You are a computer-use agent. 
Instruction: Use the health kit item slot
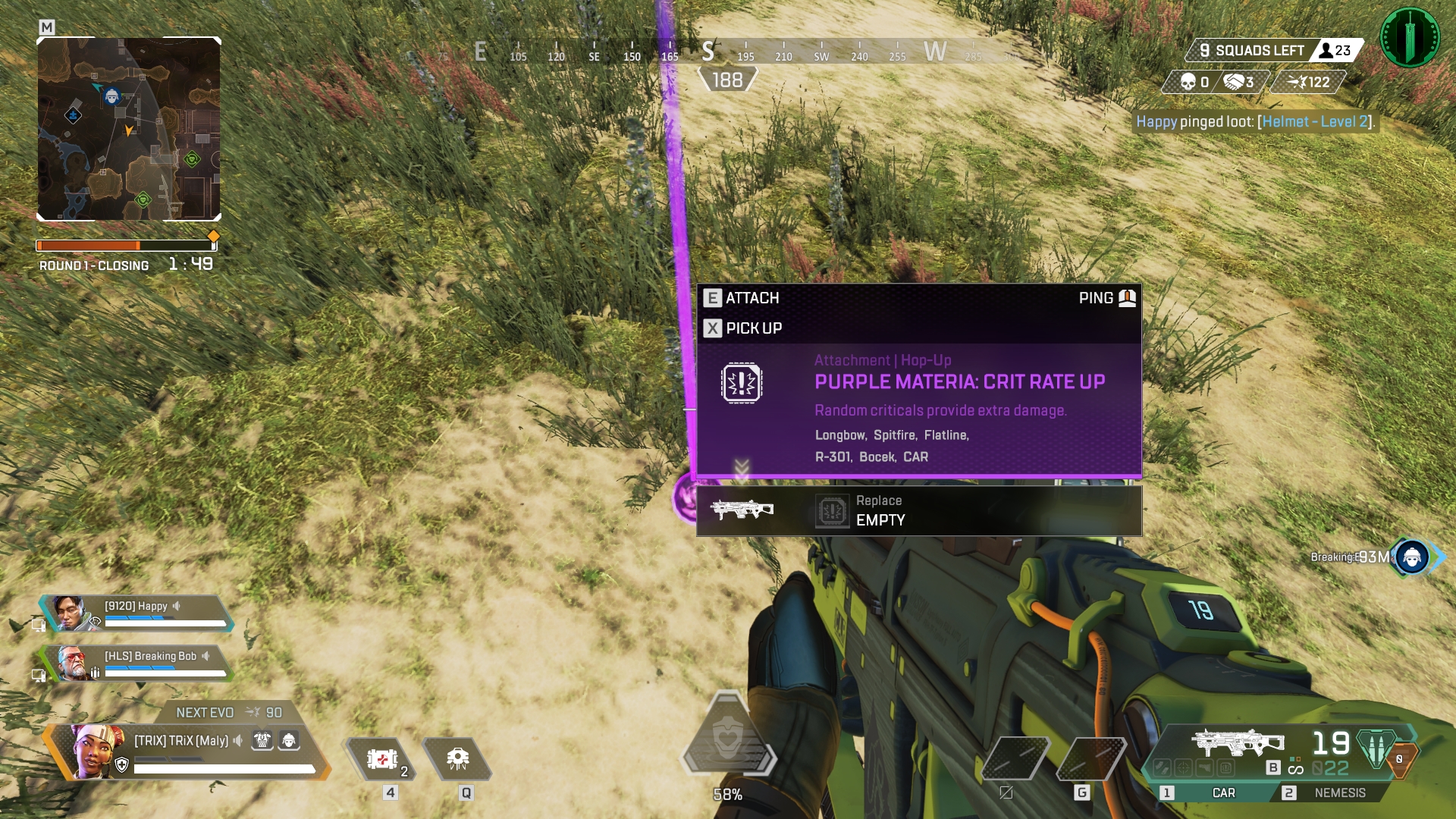click(x=383, y=759)
